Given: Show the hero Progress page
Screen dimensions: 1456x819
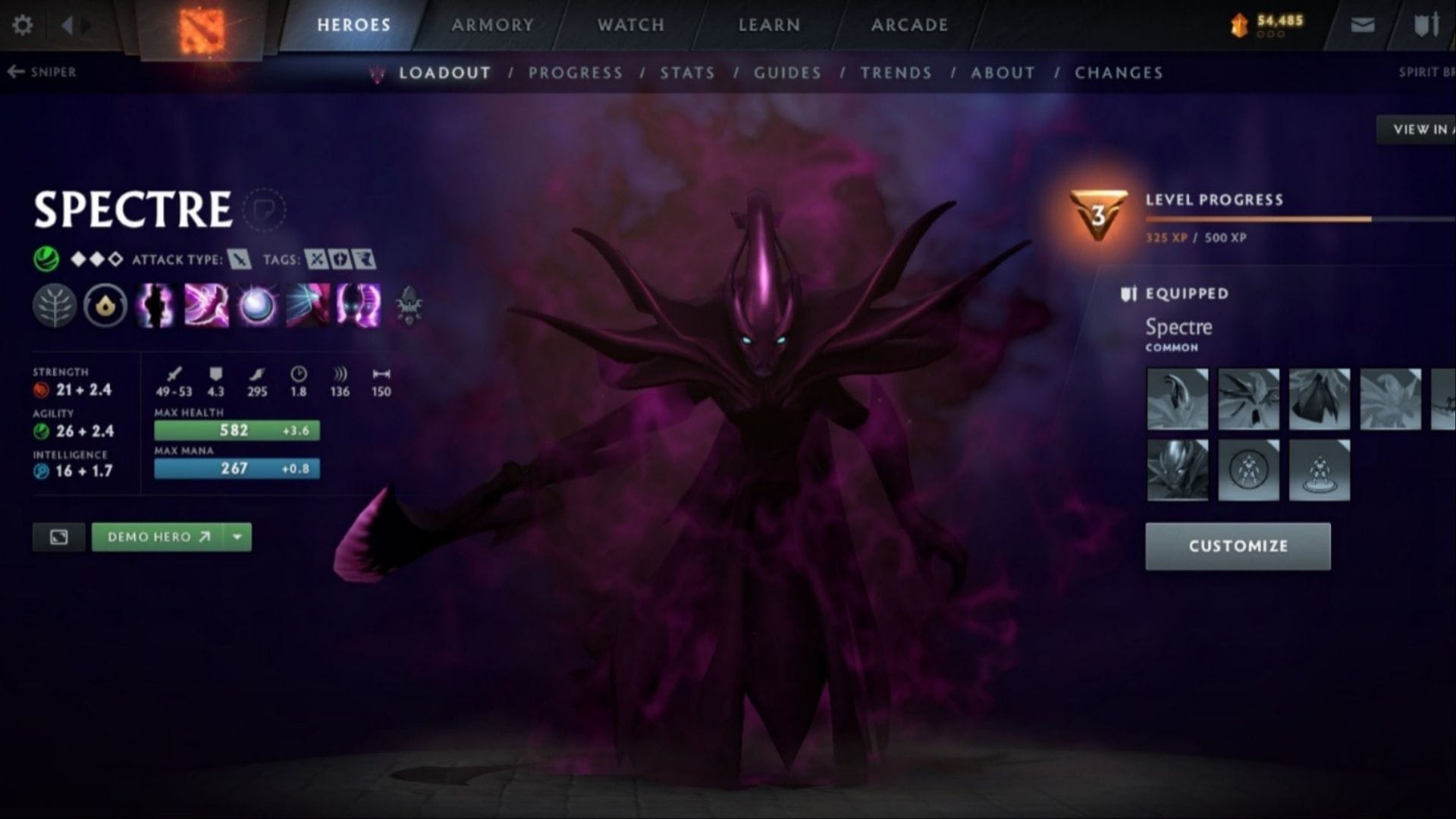Looking at the screenshot, I should click(576, 73).
